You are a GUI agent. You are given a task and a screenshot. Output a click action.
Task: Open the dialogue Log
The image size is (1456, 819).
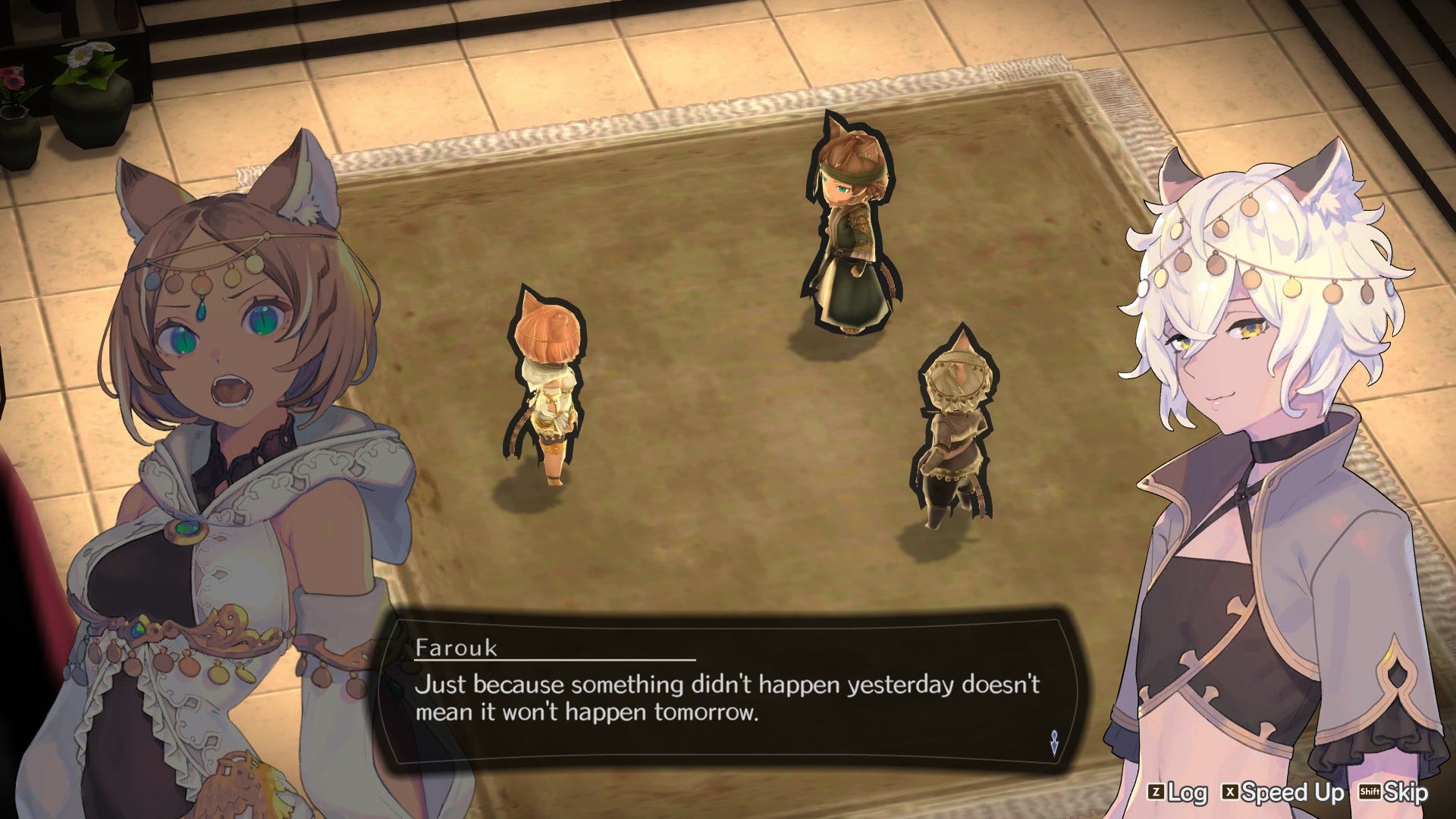(x=1178, y=793)
